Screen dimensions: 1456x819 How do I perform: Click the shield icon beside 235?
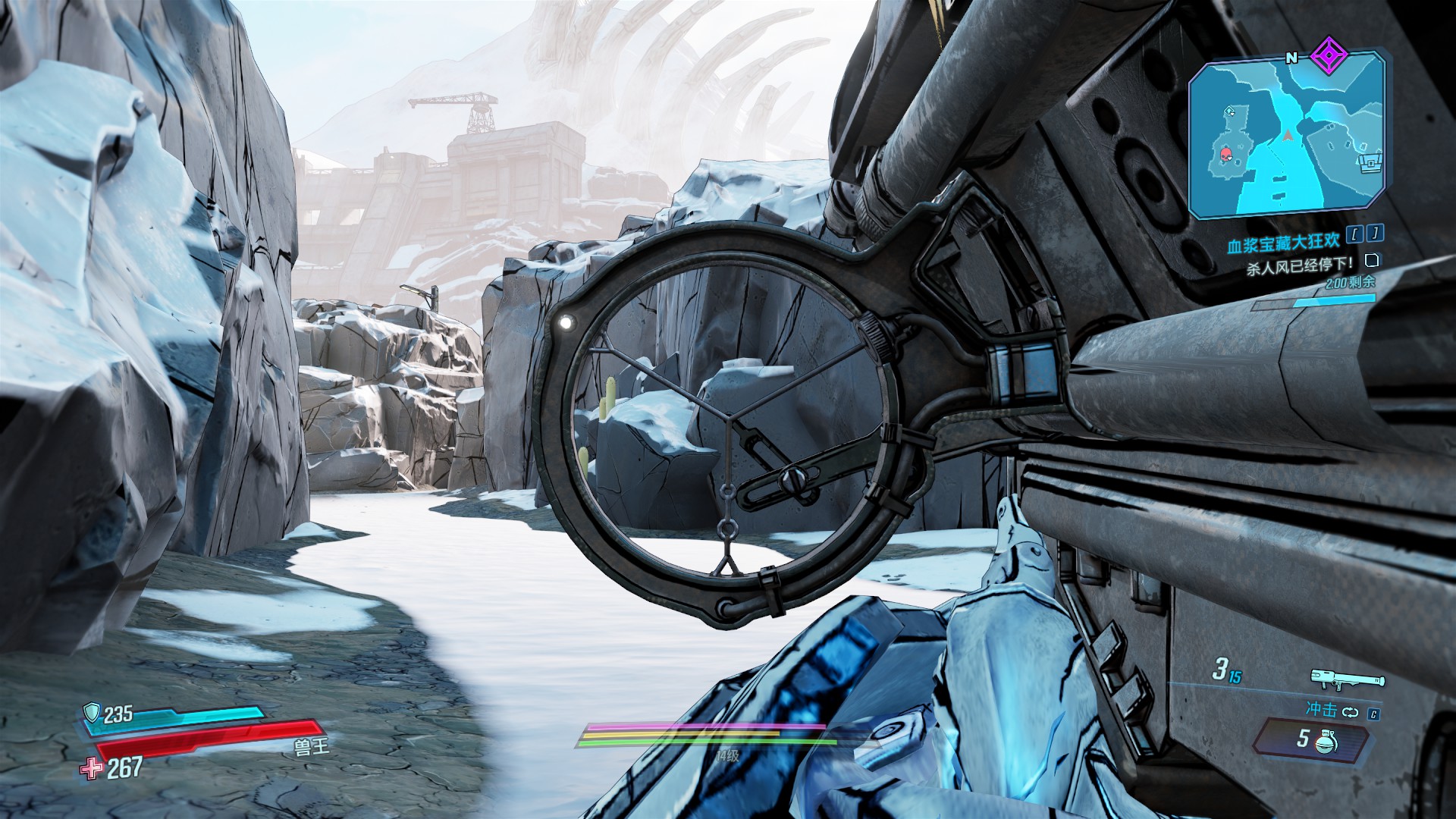tap(93, 712)
